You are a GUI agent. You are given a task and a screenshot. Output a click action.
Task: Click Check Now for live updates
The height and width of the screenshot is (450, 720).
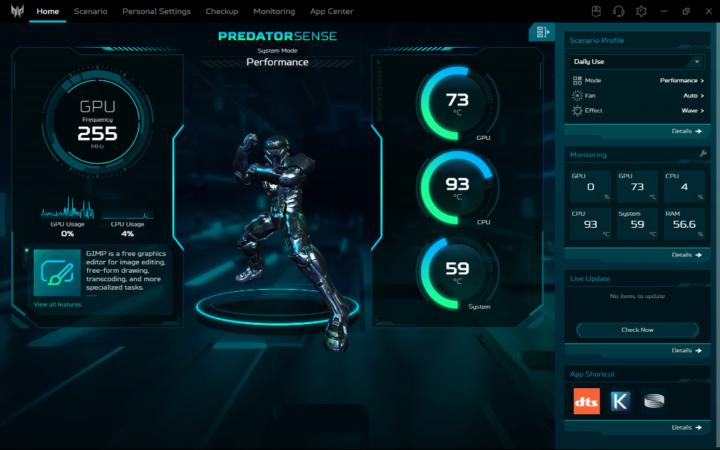click(637, 329)
